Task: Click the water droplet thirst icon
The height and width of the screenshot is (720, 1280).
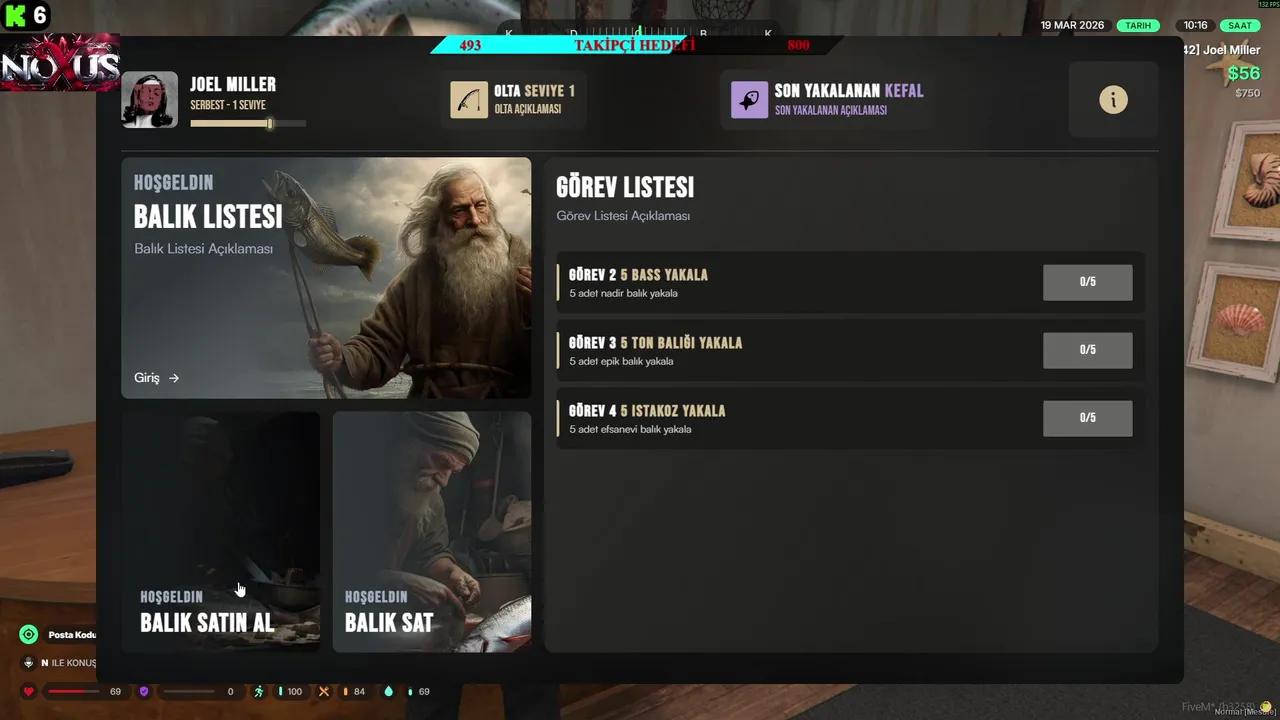Action: [388, 690]
